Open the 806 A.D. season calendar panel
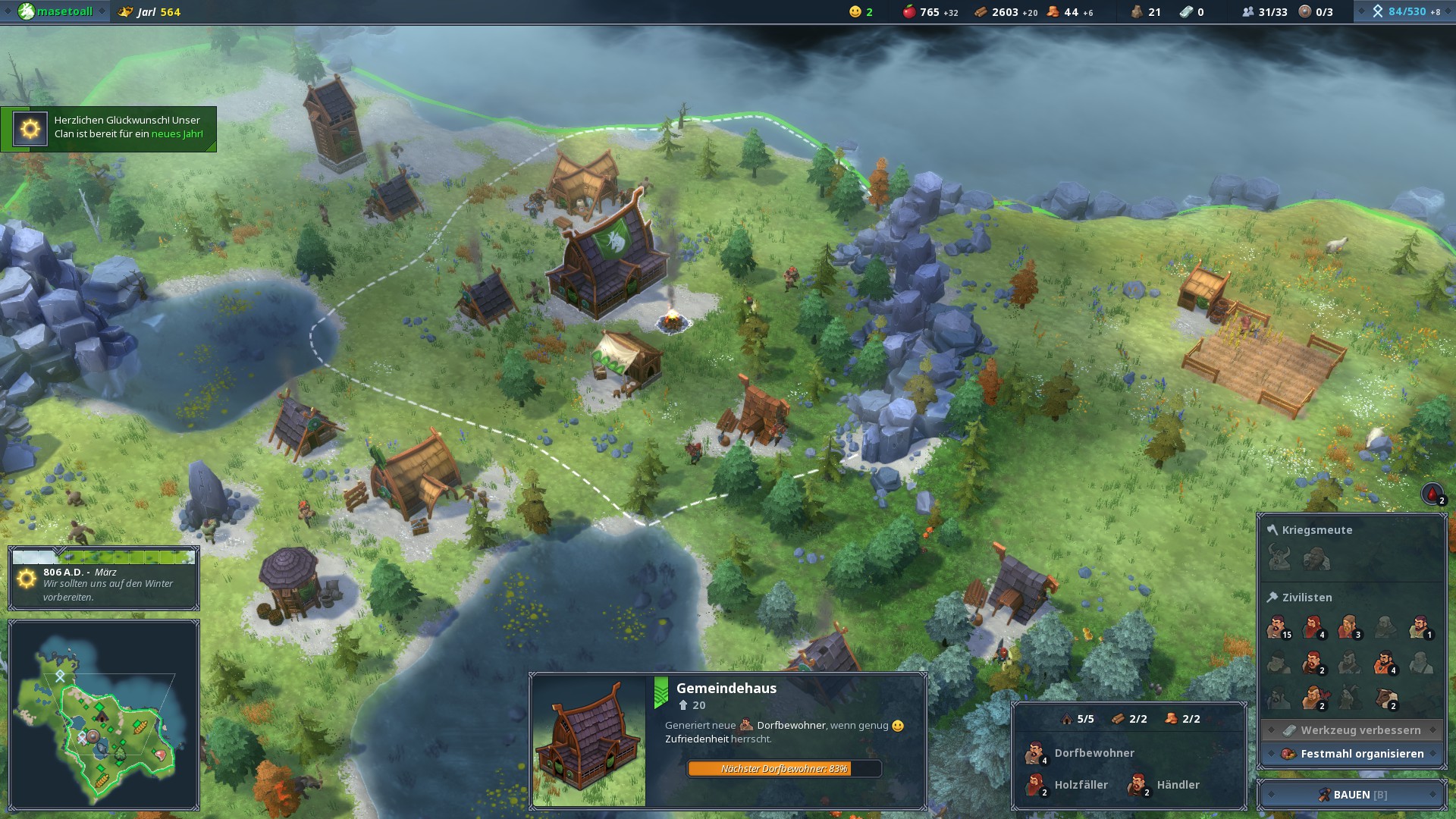The height and width of the screenshot is (819, 1456). 104,578
